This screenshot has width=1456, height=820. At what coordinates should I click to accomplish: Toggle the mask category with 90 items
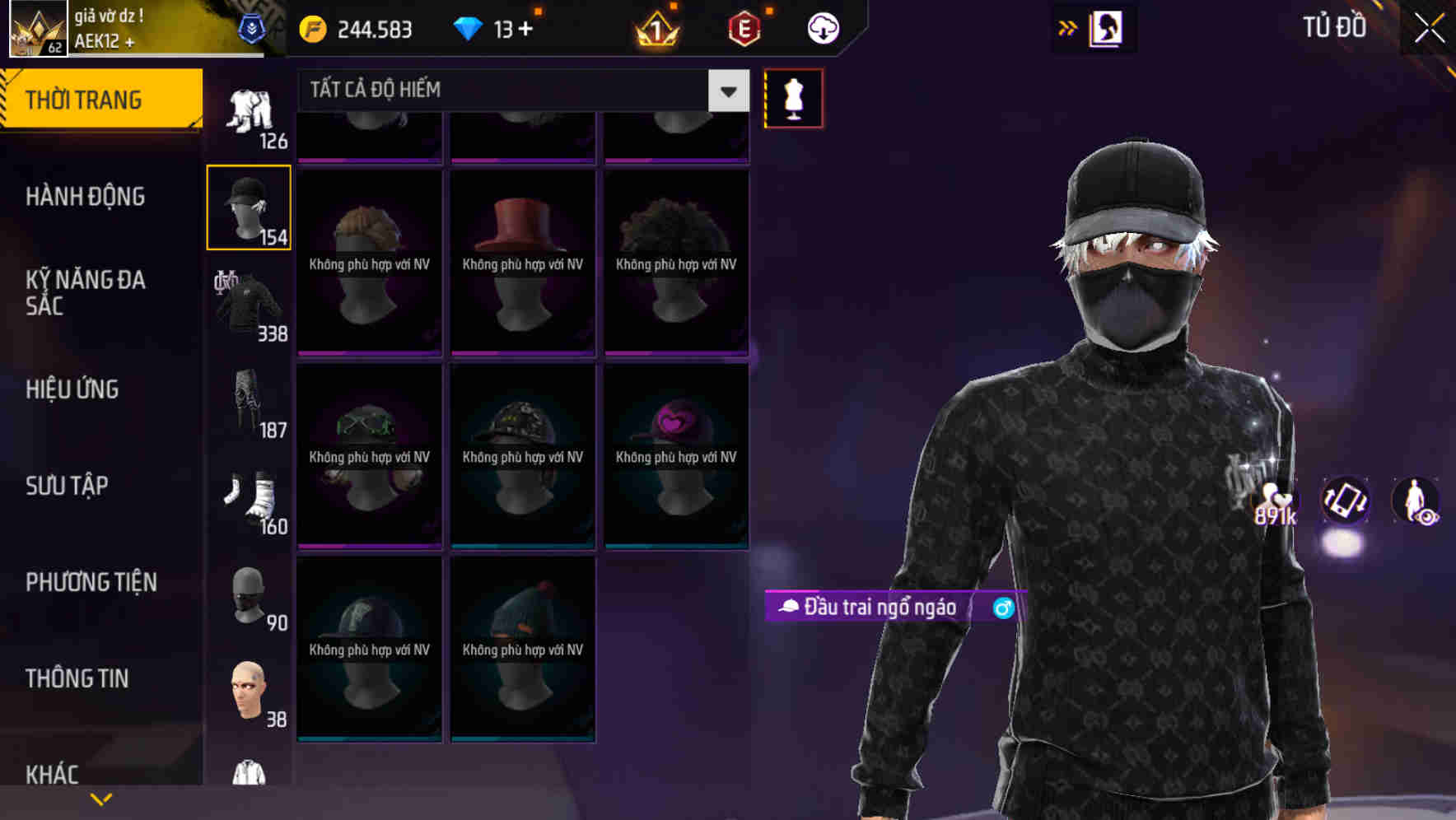pos(248,594)
